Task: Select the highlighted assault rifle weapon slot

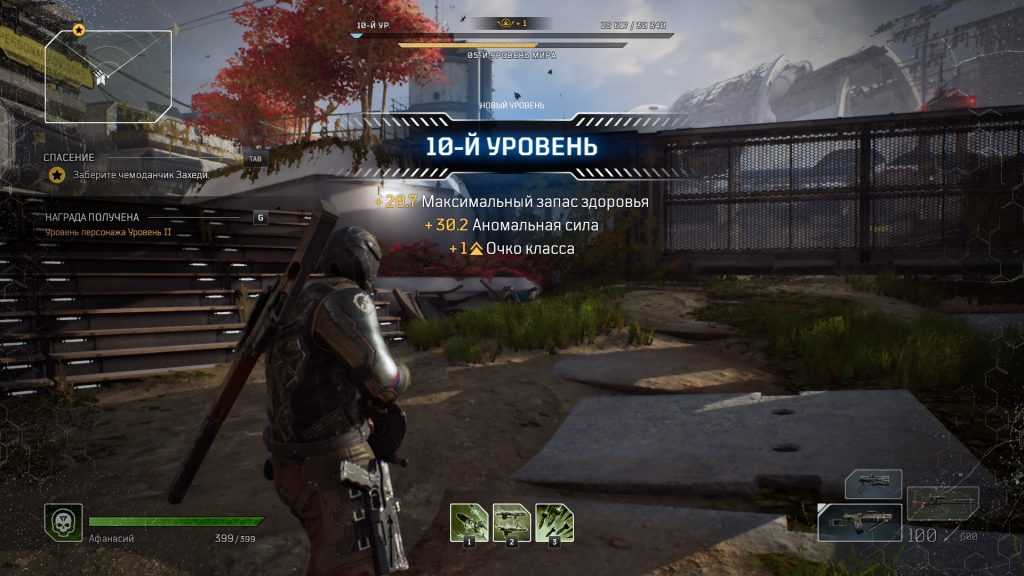Action: (860, 523)
